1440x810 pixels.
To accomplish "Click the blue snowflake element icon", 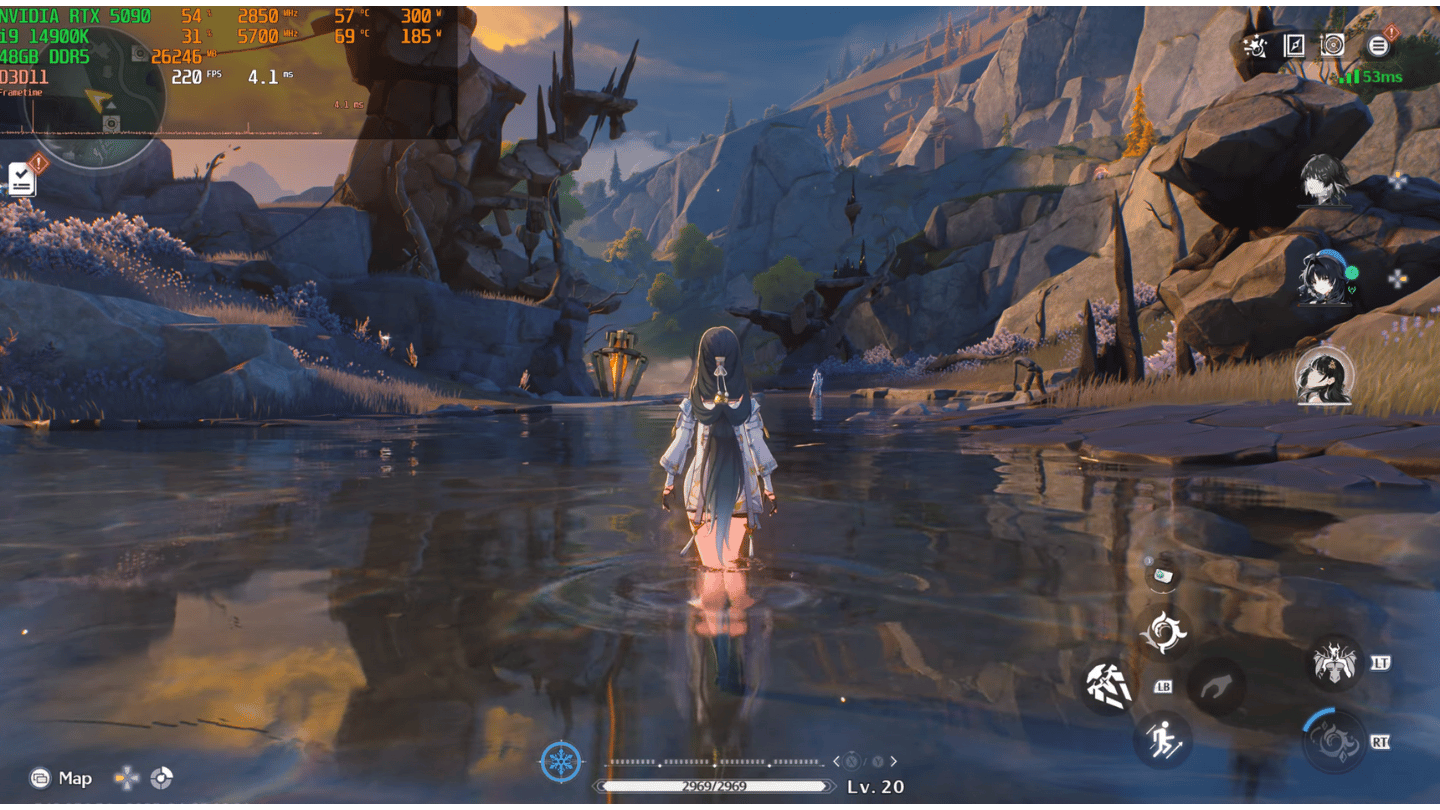I will [561, 762].
